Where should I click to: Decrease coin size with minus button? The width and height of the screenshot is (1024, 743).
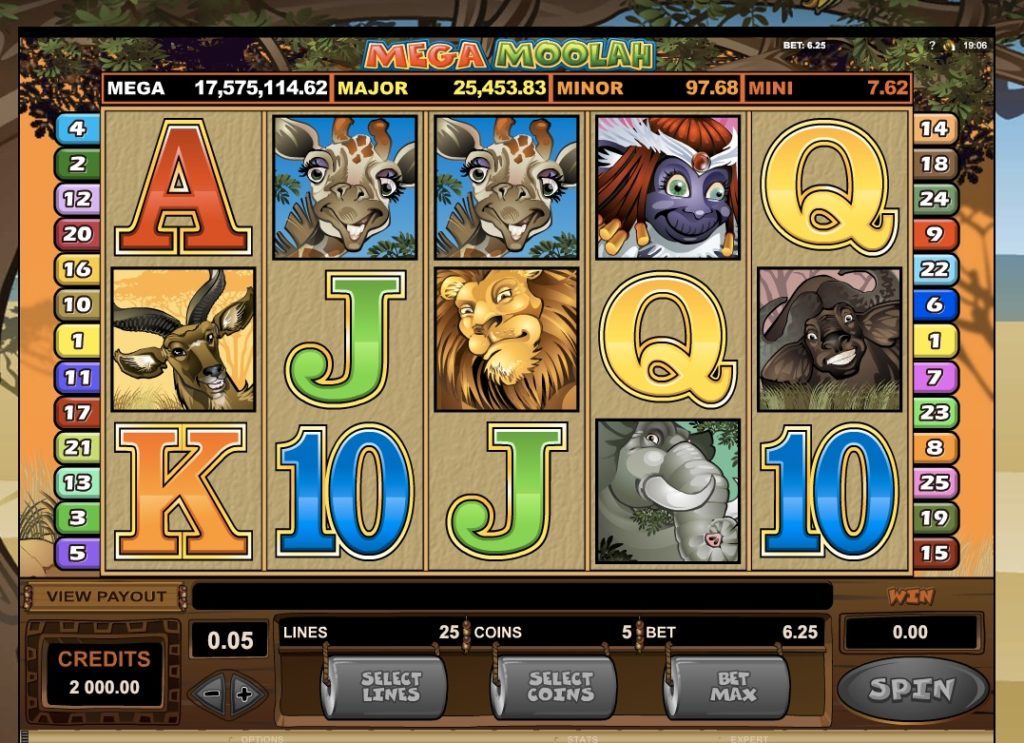(x=210, y=693)
